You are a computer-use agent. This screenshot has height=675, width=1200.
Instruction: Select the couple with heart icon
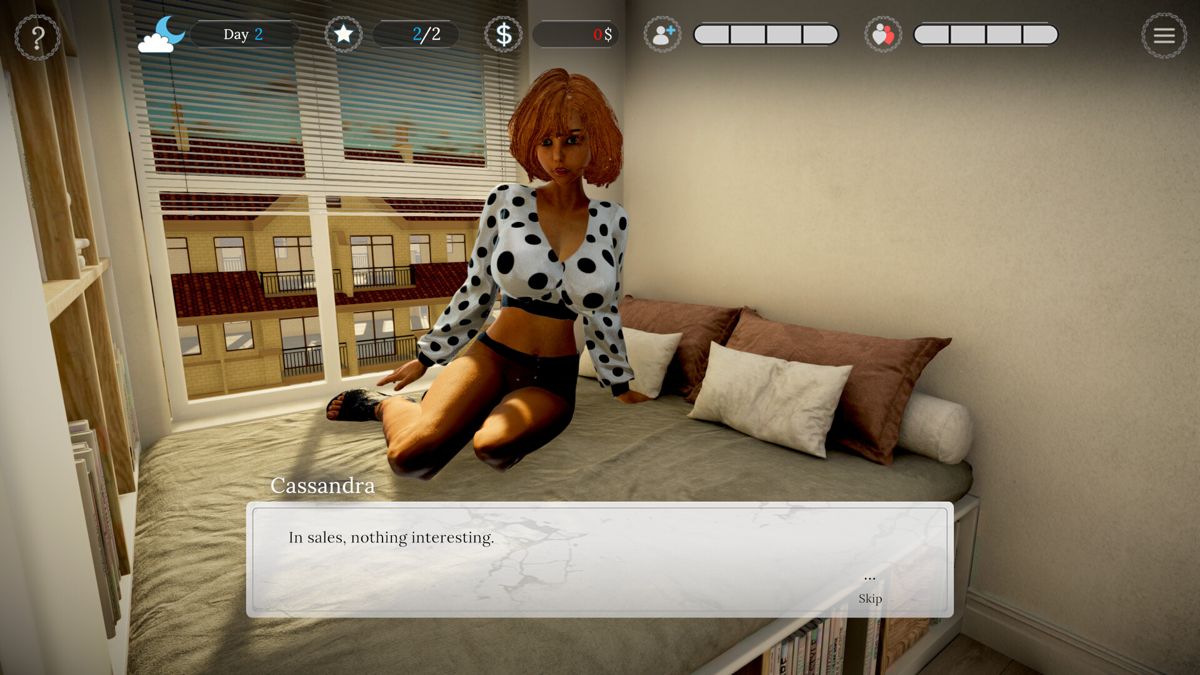(x=883, y=35)
